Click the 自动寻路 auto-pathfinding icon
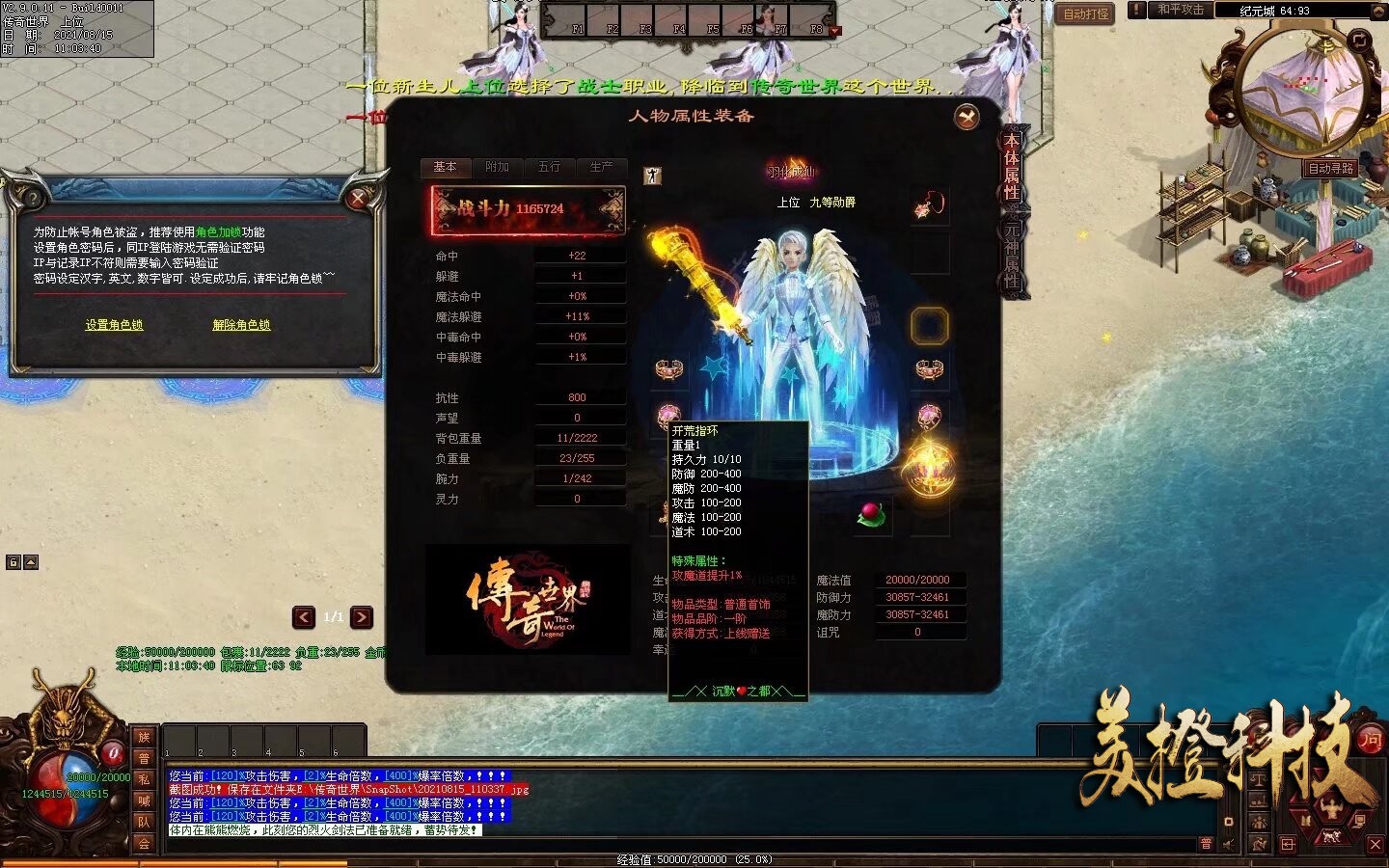Screen dimensions: 1389x868 (x=1332, y=167)
